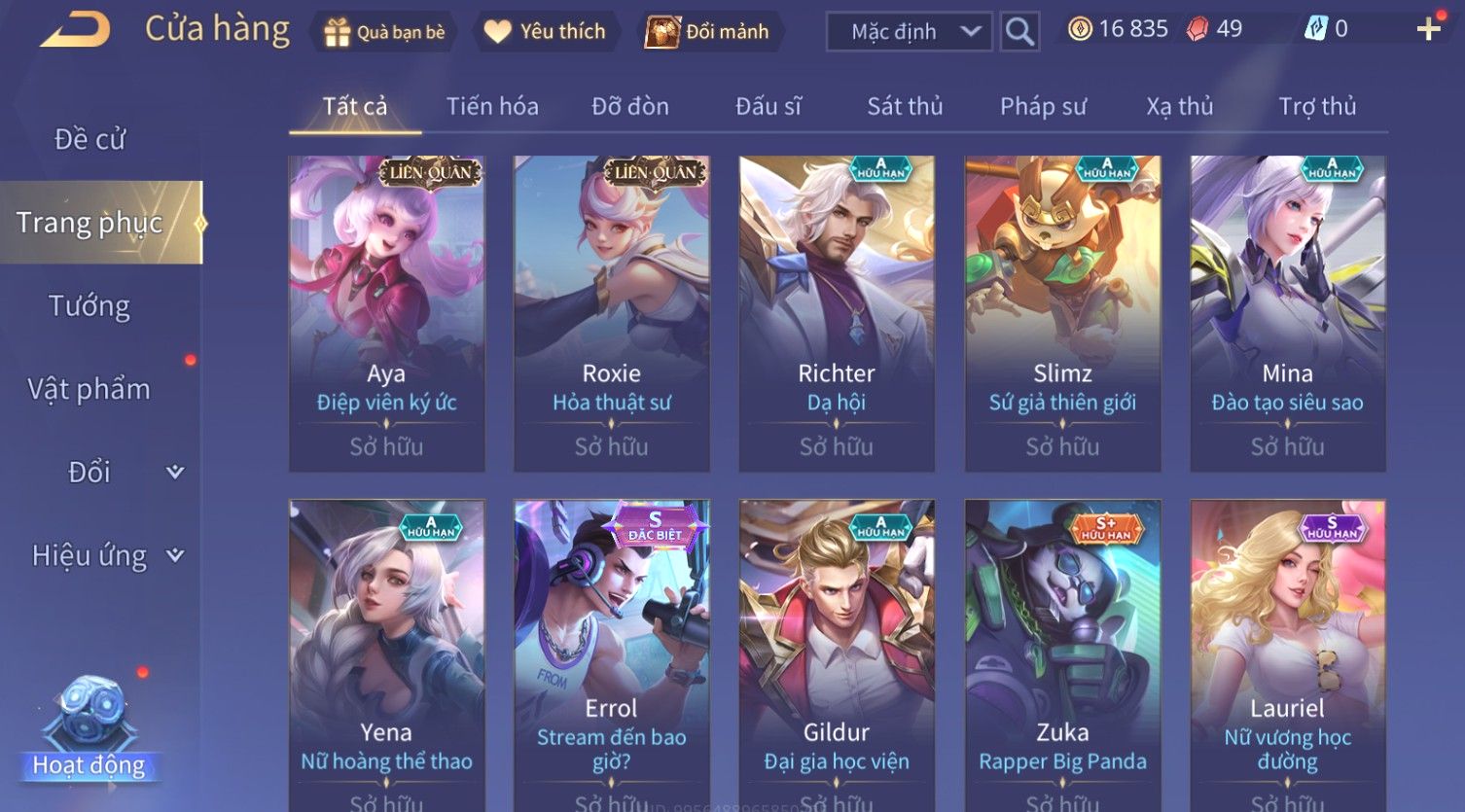Choose the Richter Dạ hội skin card

tap(837, 313)
